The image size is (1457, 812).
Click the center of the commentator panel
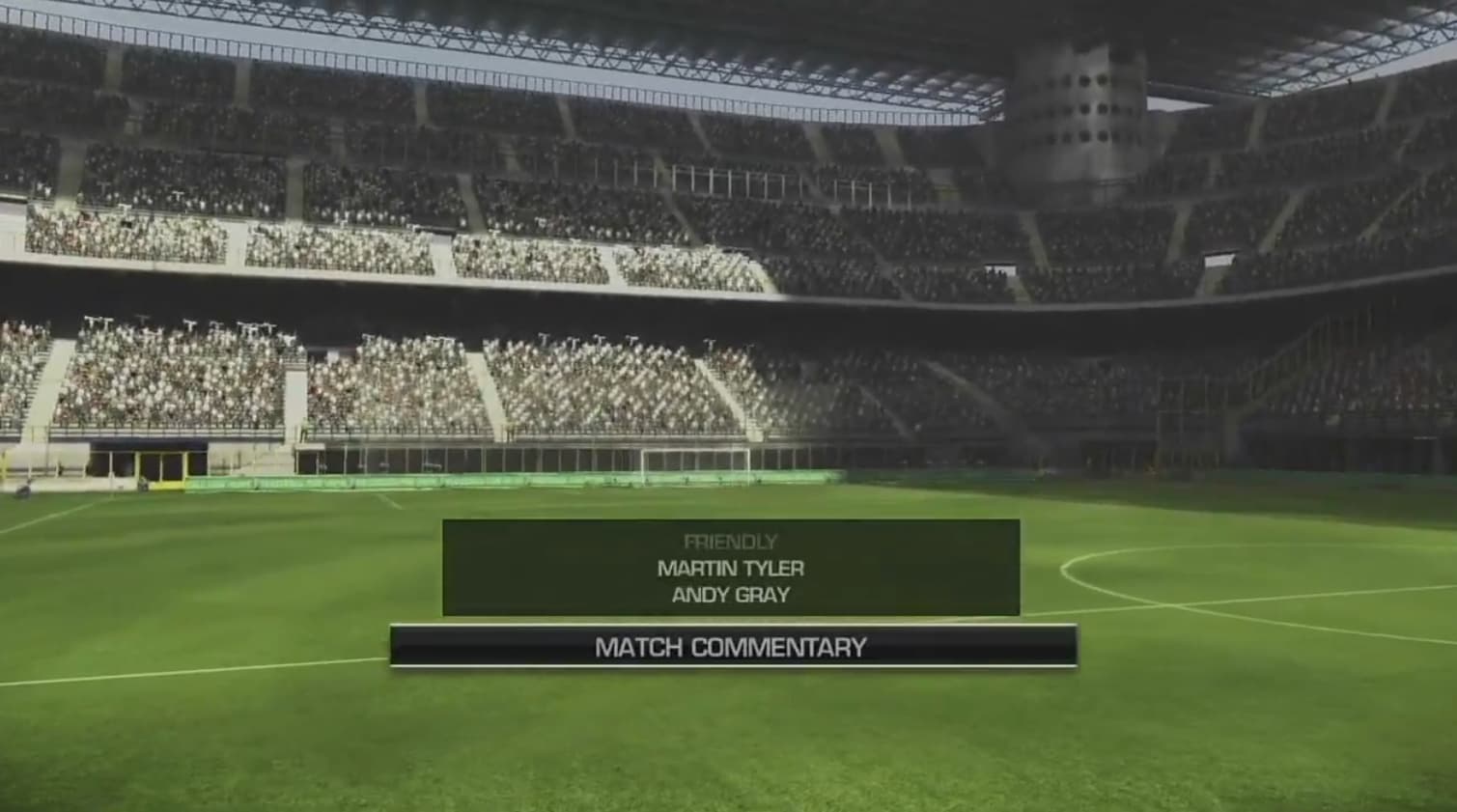coord(730,570)
